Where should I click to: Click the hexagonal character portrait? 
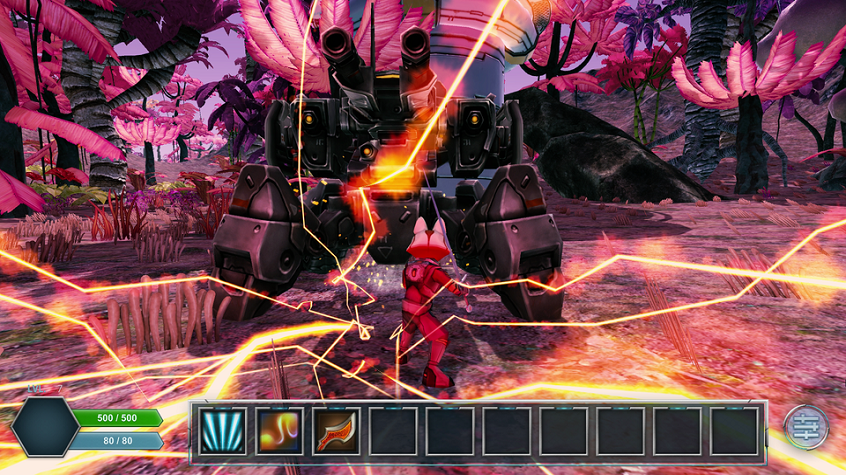point(45,428)
